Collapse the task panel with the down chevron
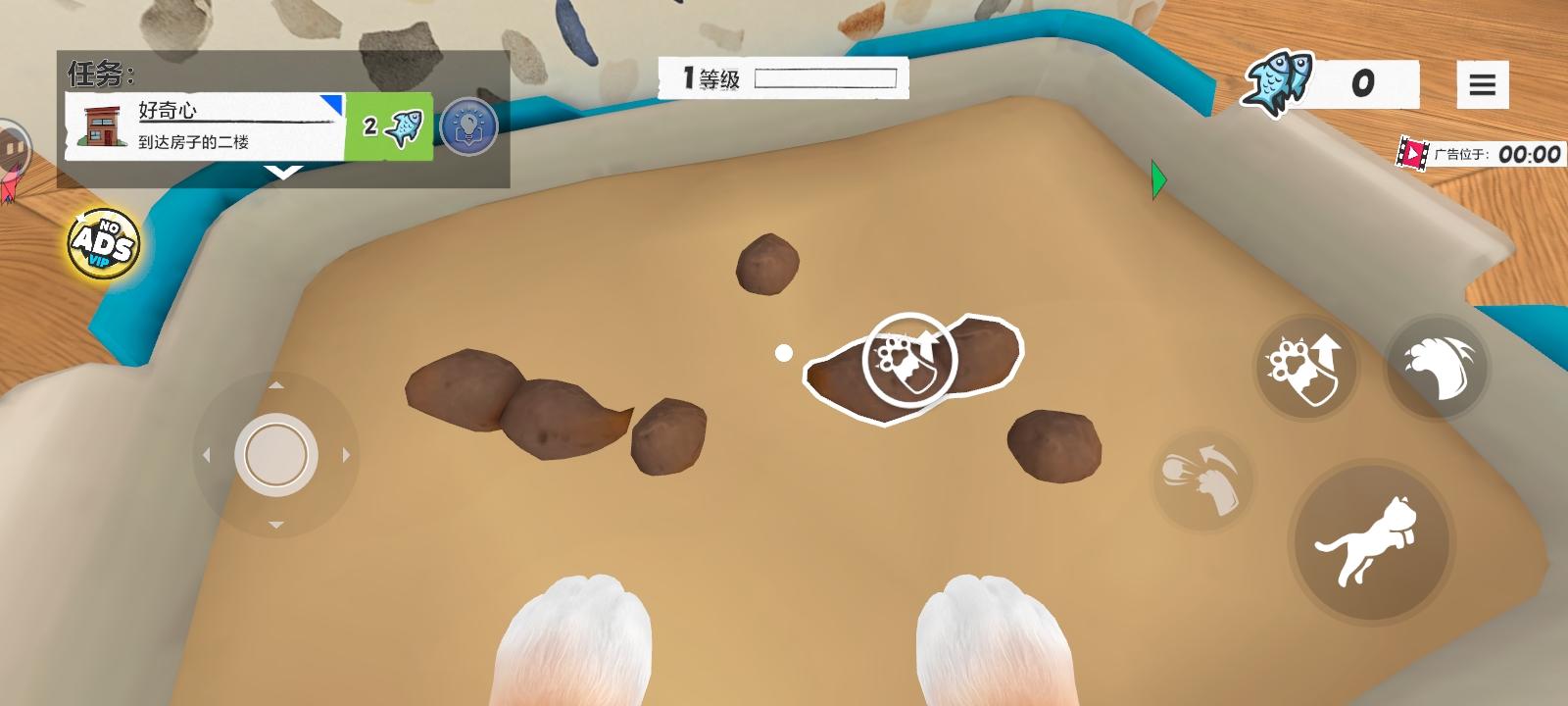The width and height of the screenshot is (1568, 706). click(x=284, y=172)
